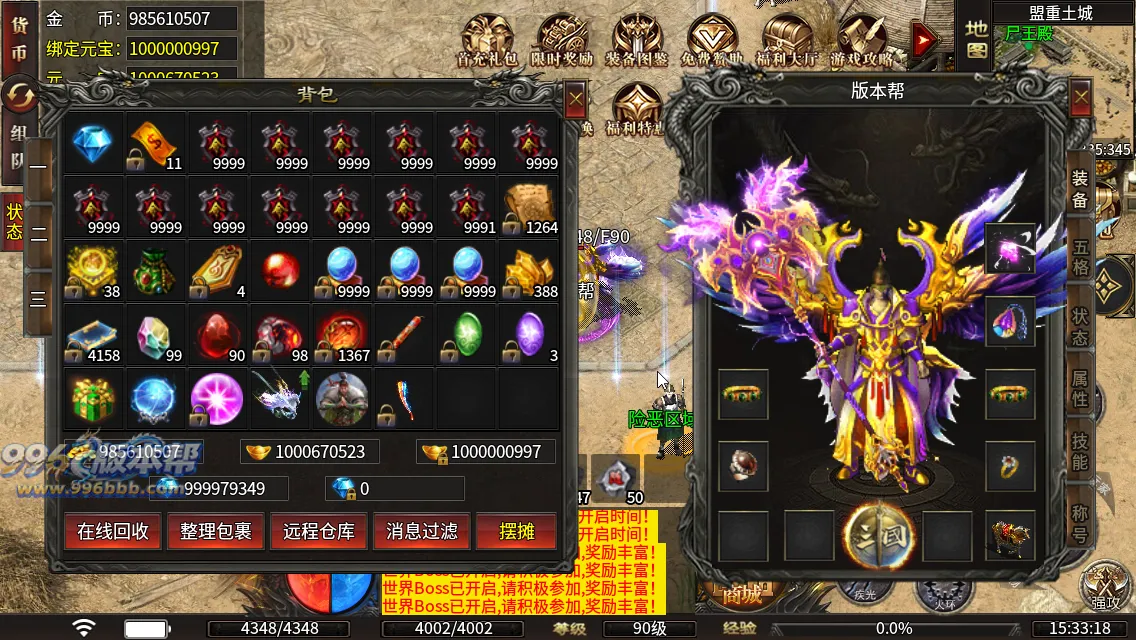This screenshot has width=1136, height=640.
Task: Switch to the 属性 attributes tab
Action: point(1081,388)
